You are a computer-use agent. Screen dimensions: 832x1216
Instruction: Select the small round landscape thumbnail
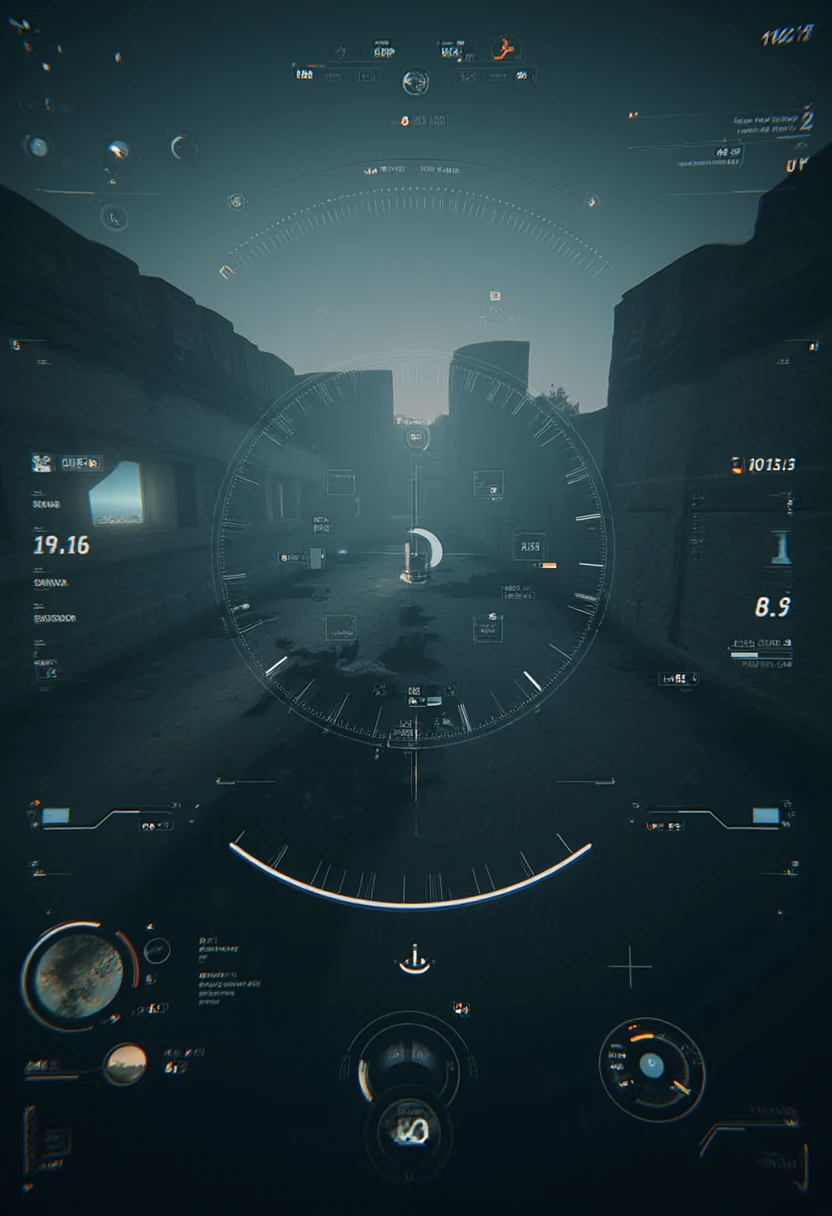click(126, 1064)
